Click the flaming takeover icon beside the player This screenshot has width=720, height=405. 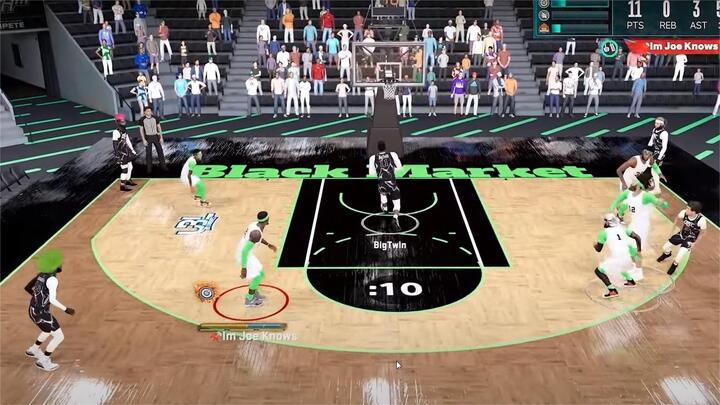pos(206,292)
